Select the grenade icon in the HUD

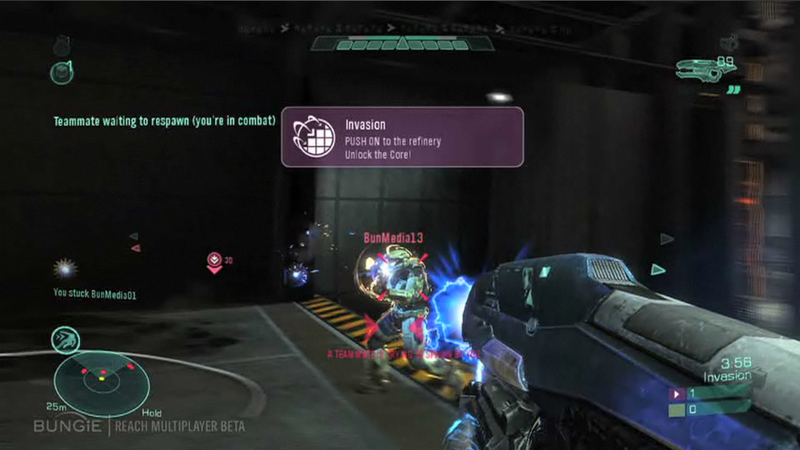[62, 71]
